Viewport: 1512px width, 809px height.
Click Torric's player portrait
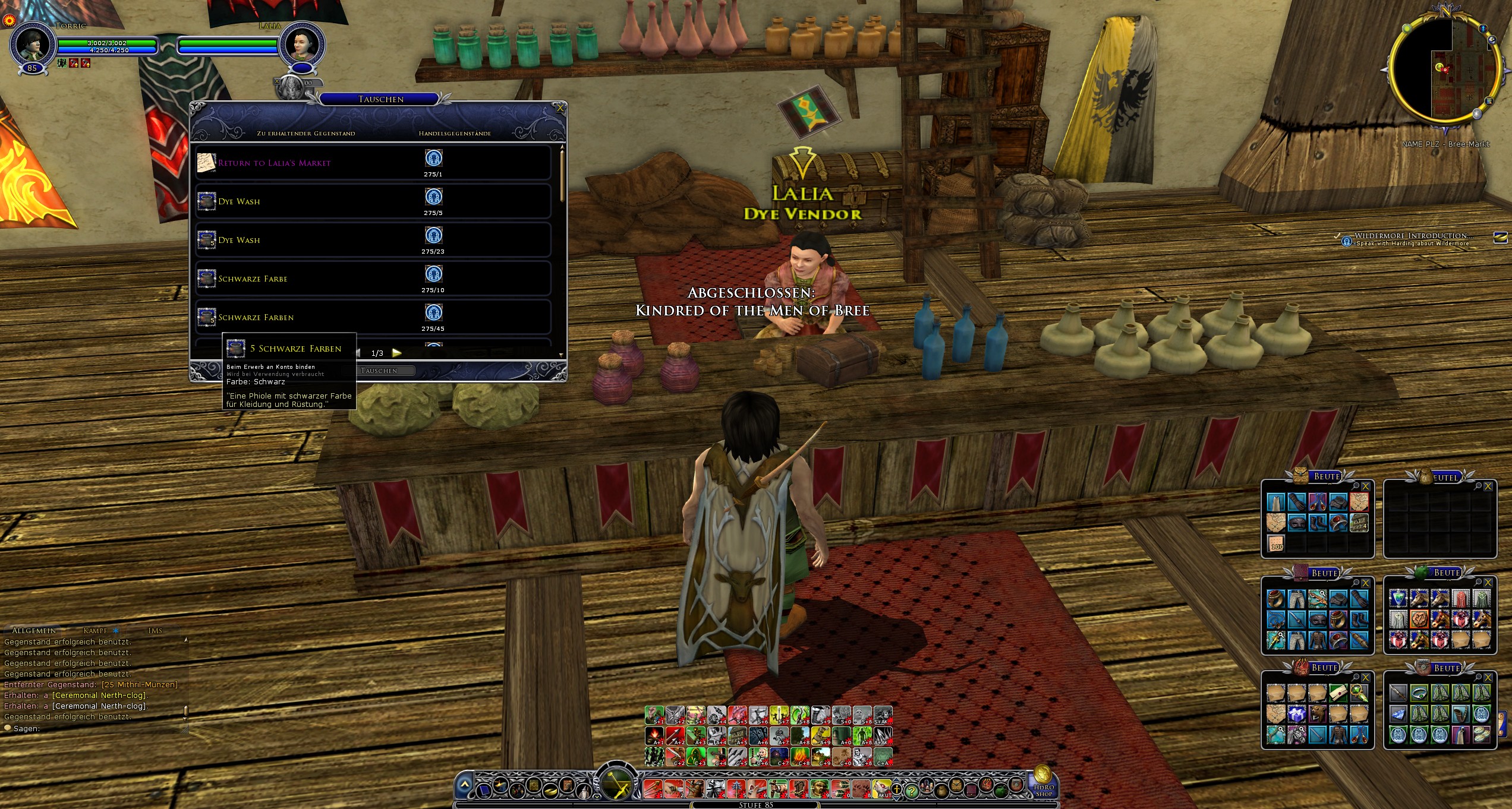point(33,45)
